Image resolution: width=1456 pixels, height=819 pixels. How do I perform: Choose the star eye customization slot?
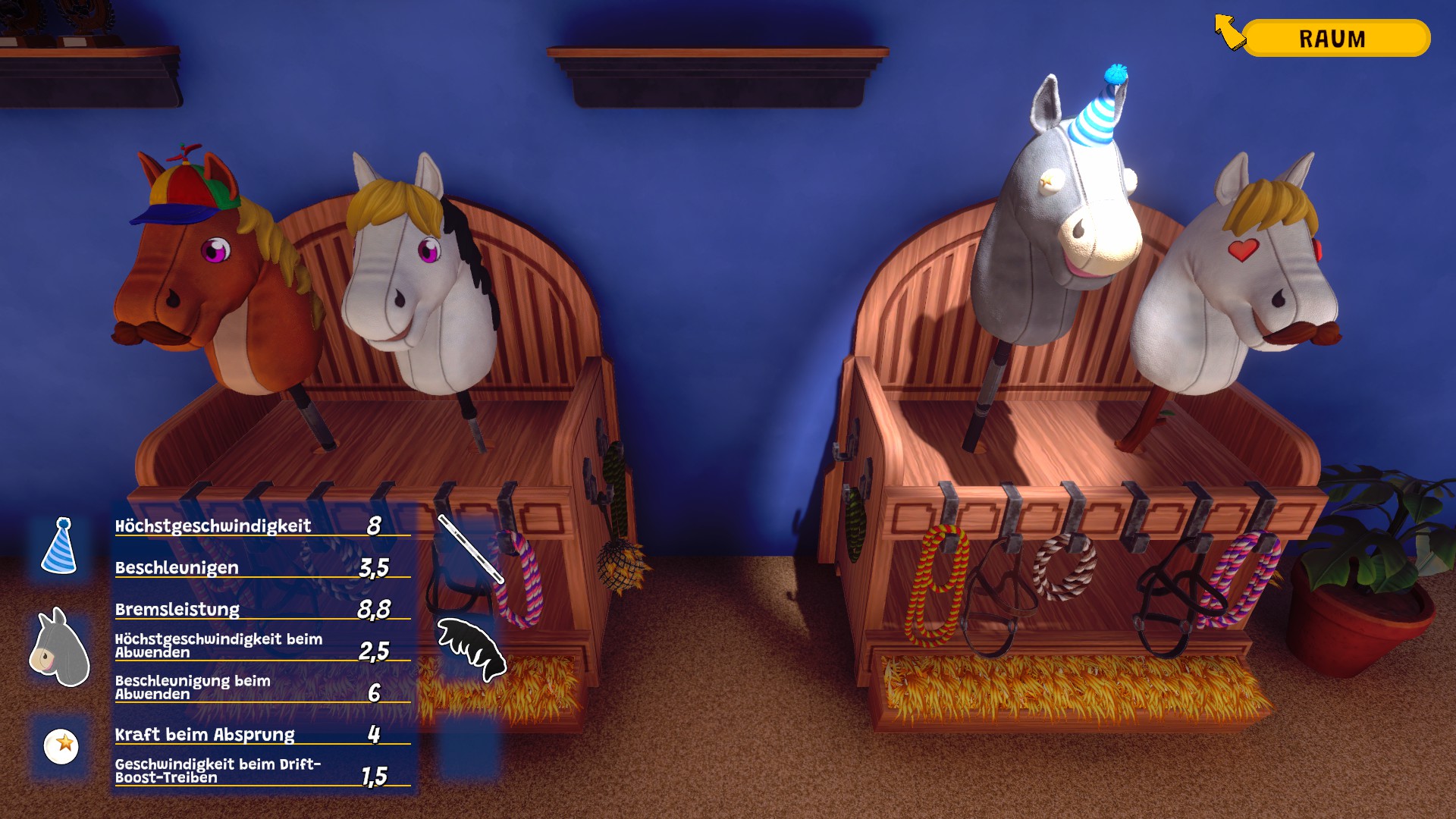61,745
